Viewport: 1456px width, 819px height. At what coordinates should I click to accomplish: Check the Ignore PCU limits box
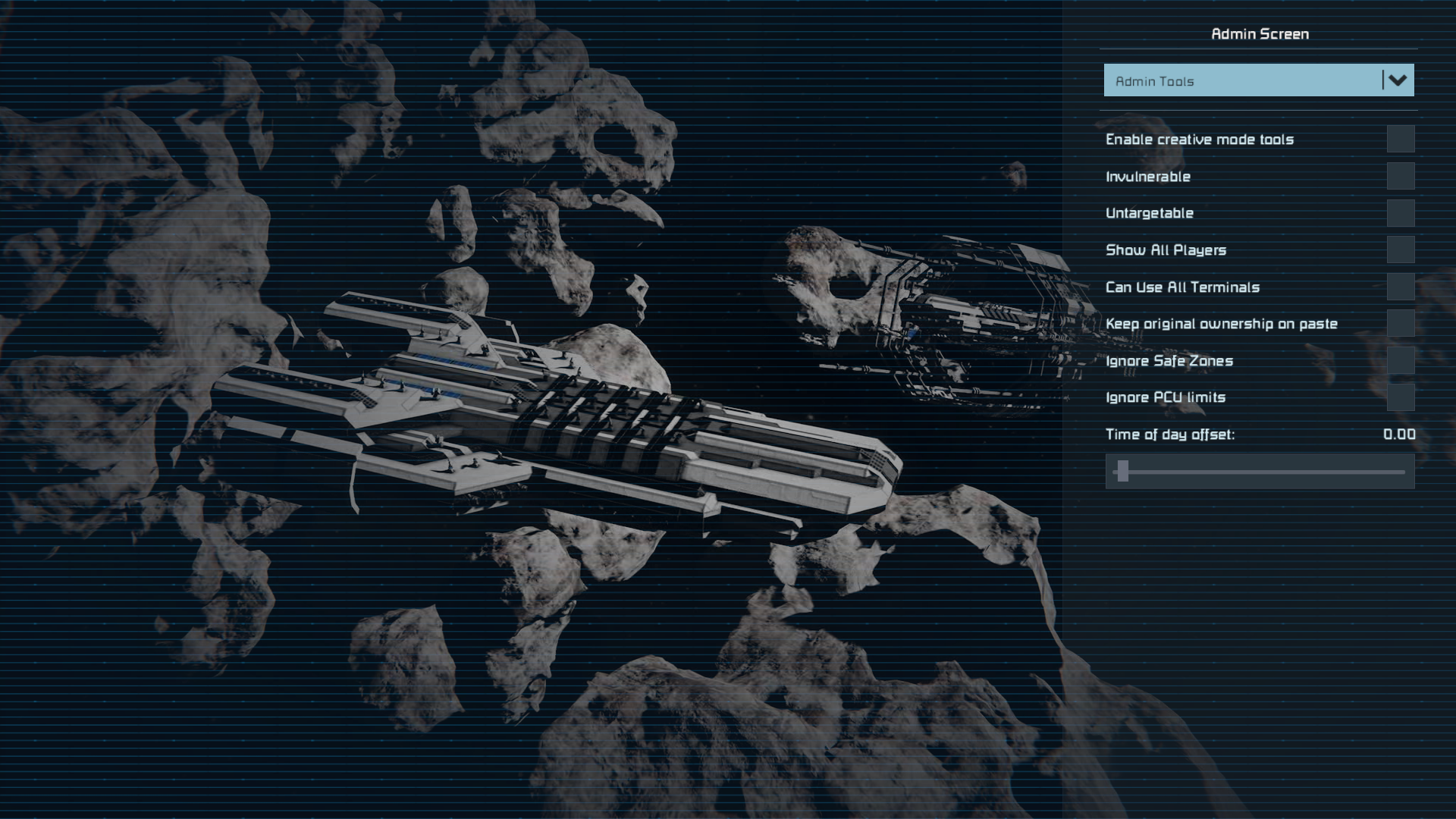coord(1400,397)
